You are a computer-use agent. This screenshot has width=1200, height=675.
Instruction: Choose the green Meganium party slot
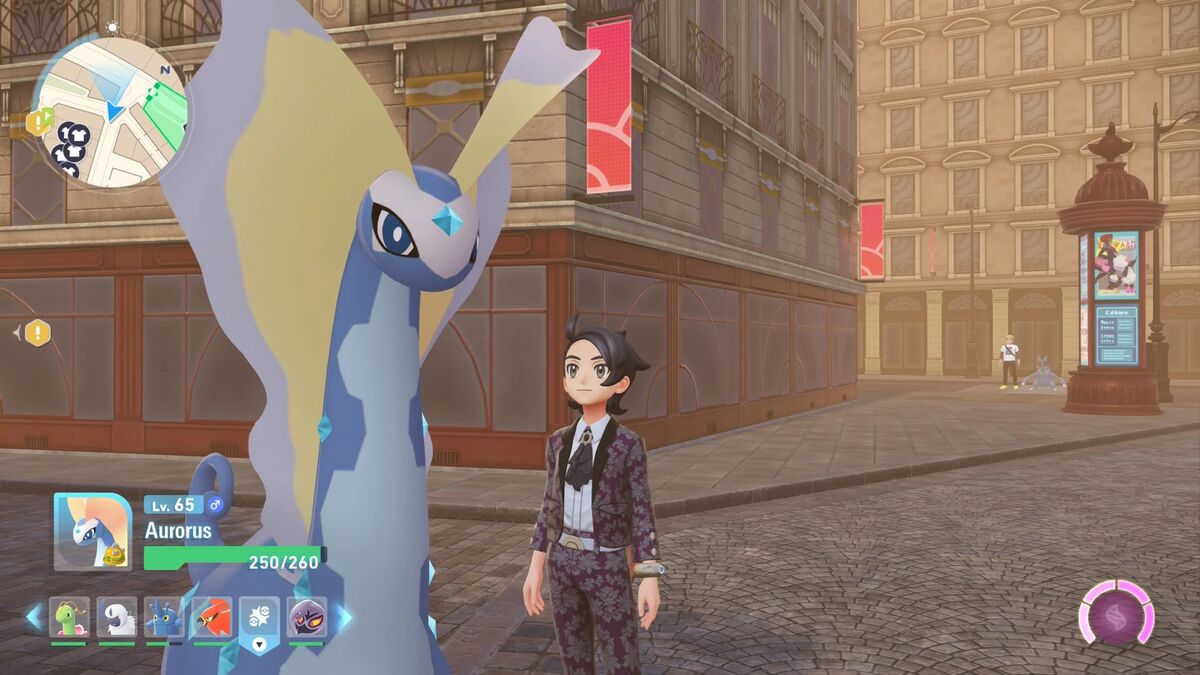(x=69, y=617)
